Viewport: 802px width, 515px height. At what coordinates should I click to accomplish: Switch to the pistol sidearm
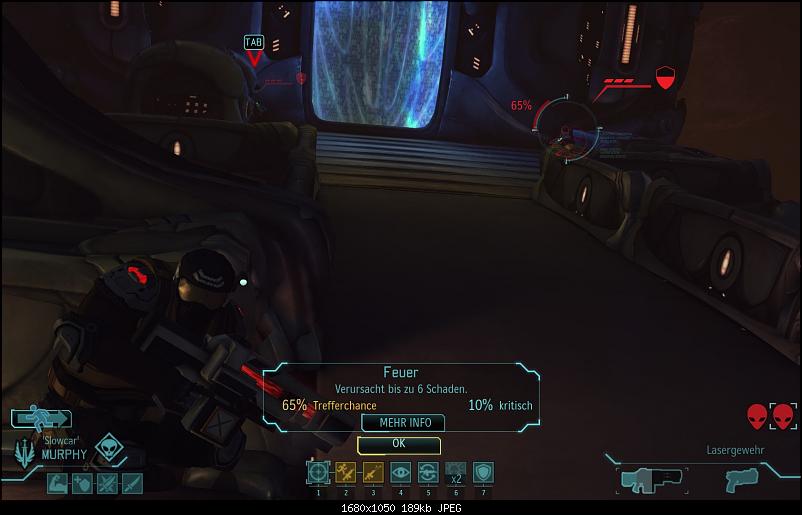742,479
